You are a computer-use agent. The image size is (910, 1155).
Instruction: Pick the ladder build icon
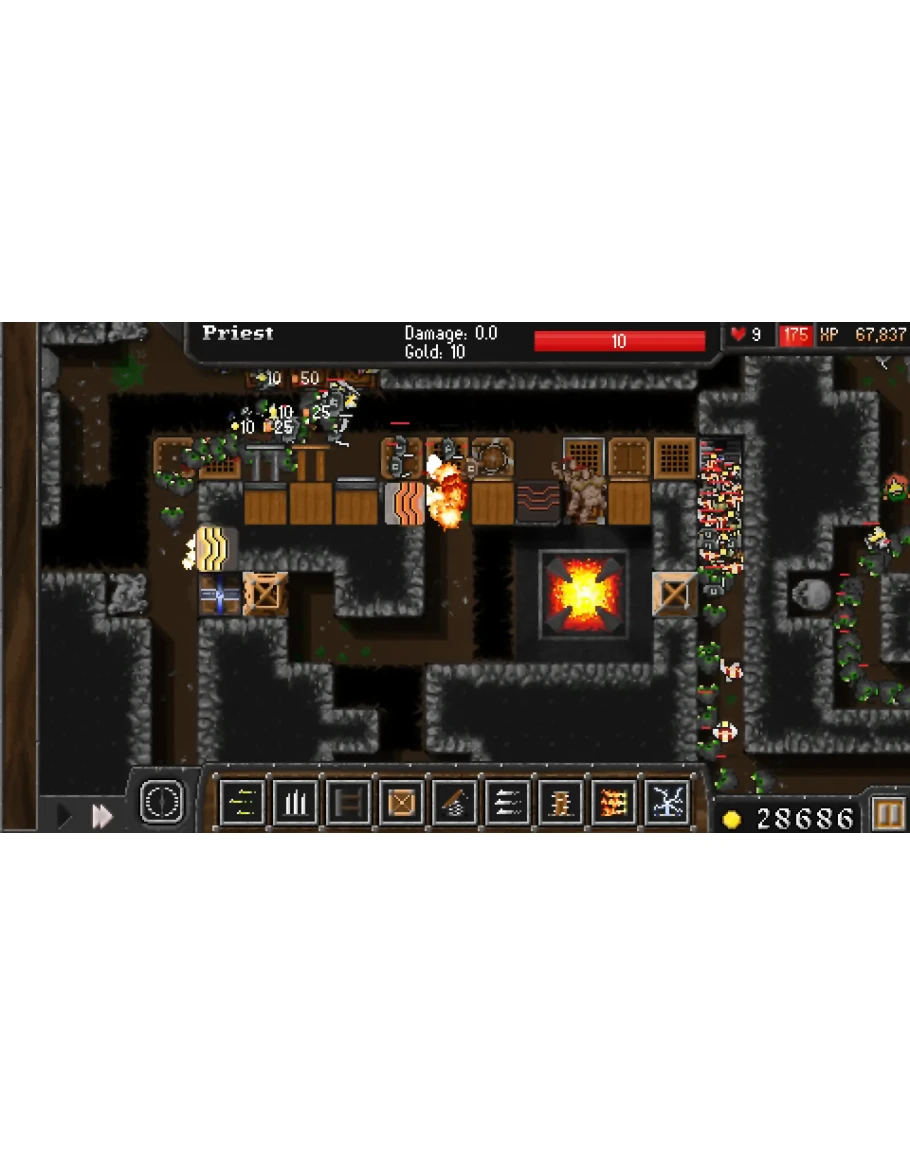347,802
